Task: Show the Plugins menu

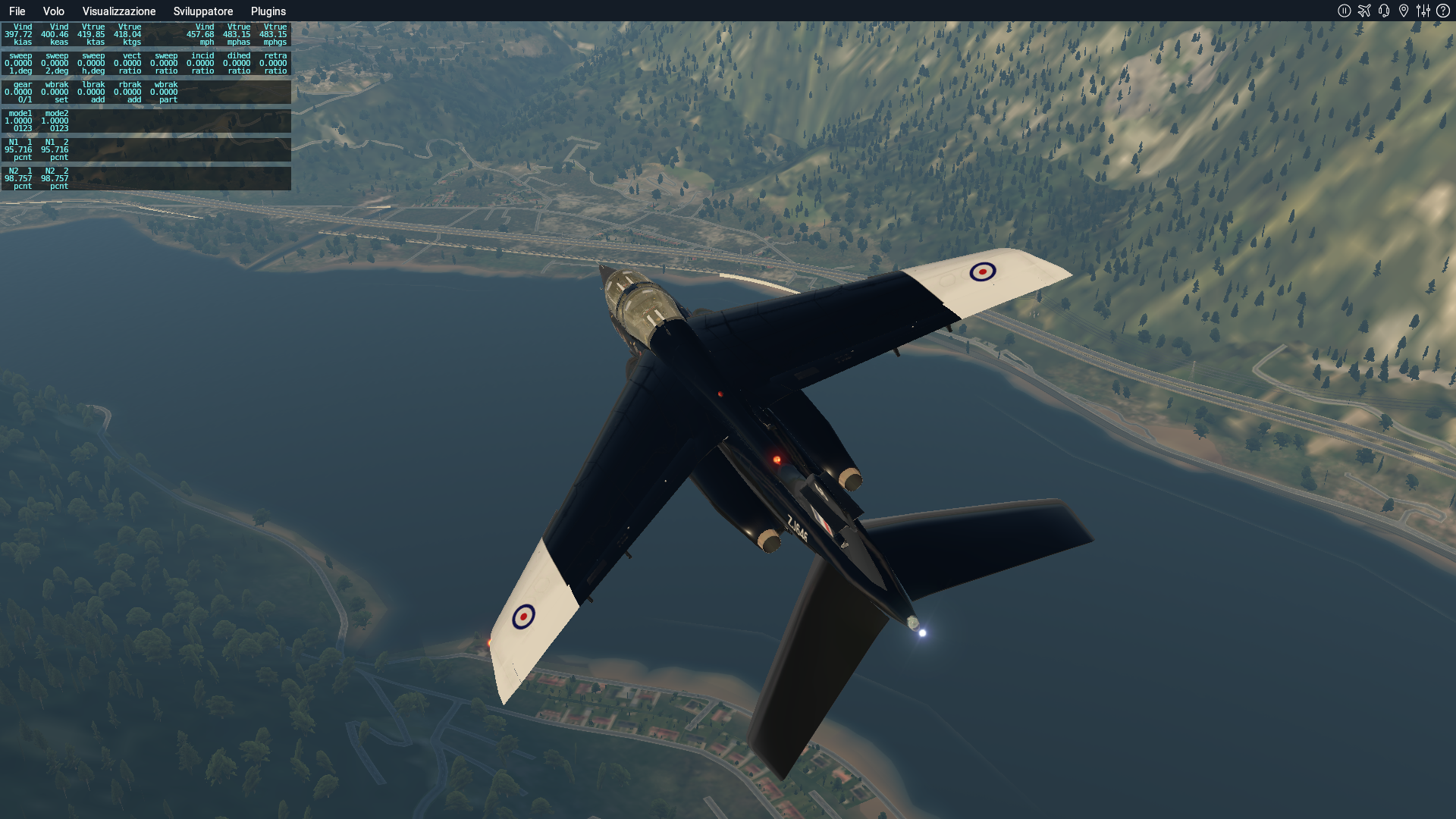Action: (x=268, y=11)
